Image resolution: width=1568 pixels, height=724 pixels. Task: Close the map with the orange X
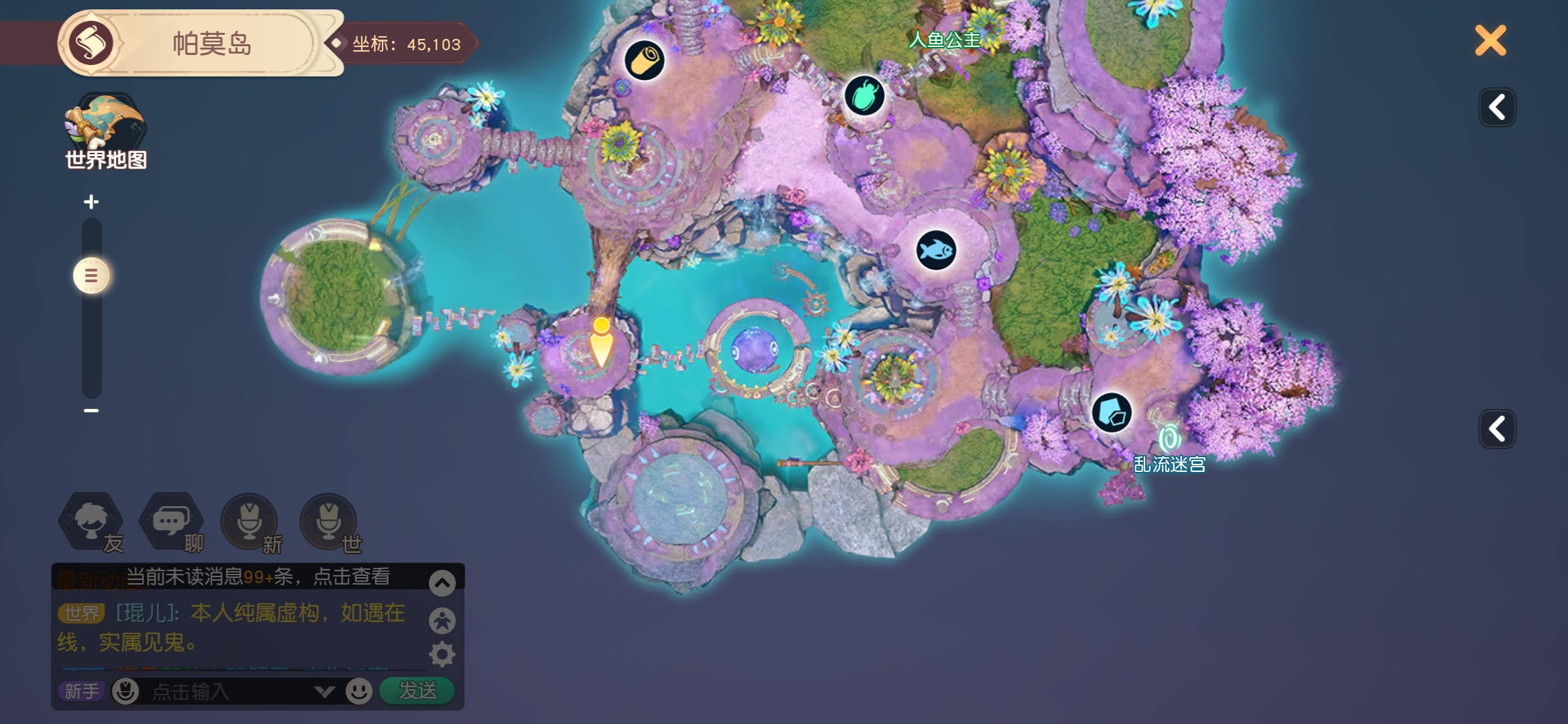[1490, 41]
